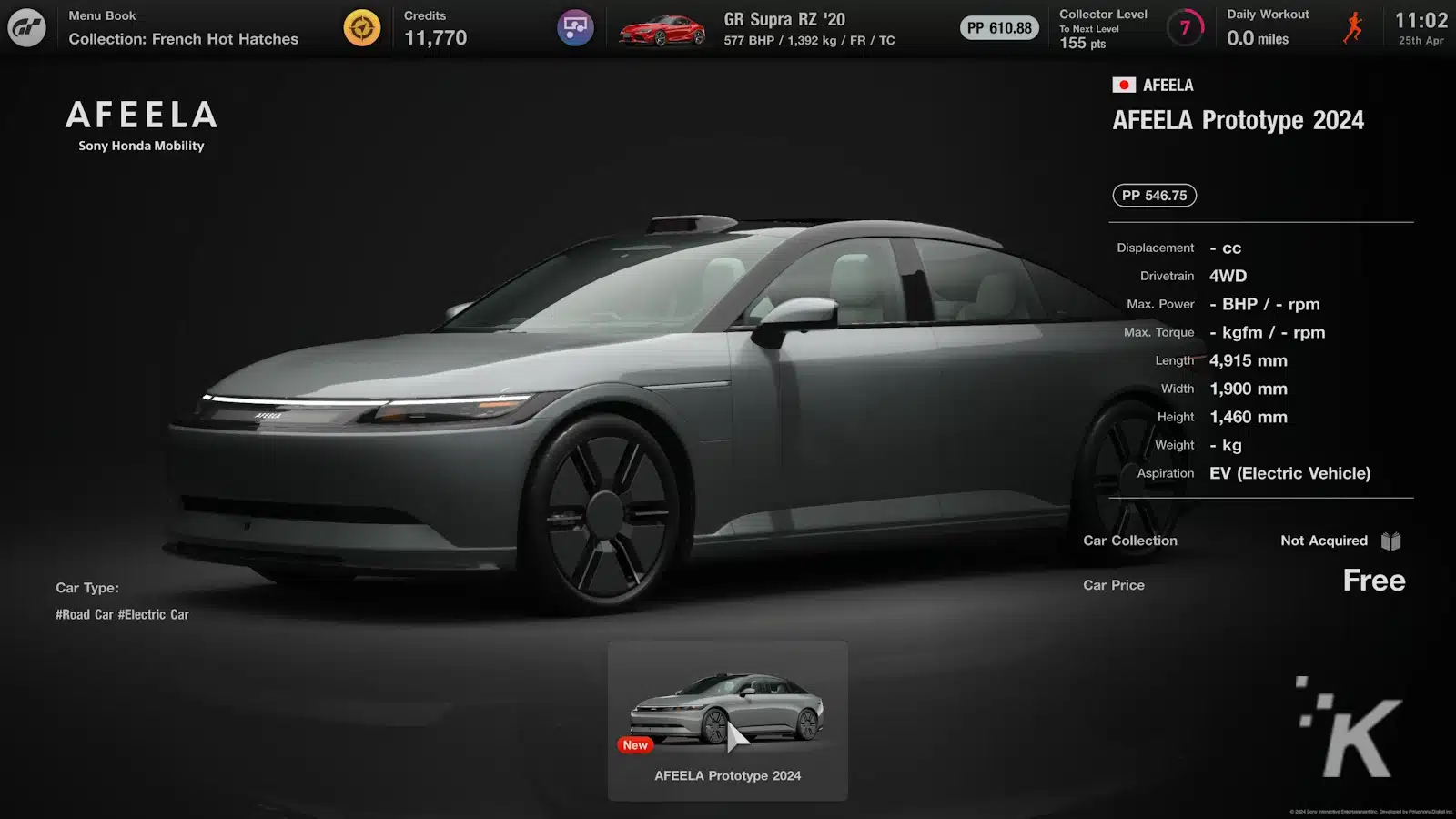Open the Collector Level 7 badge

1185,28
